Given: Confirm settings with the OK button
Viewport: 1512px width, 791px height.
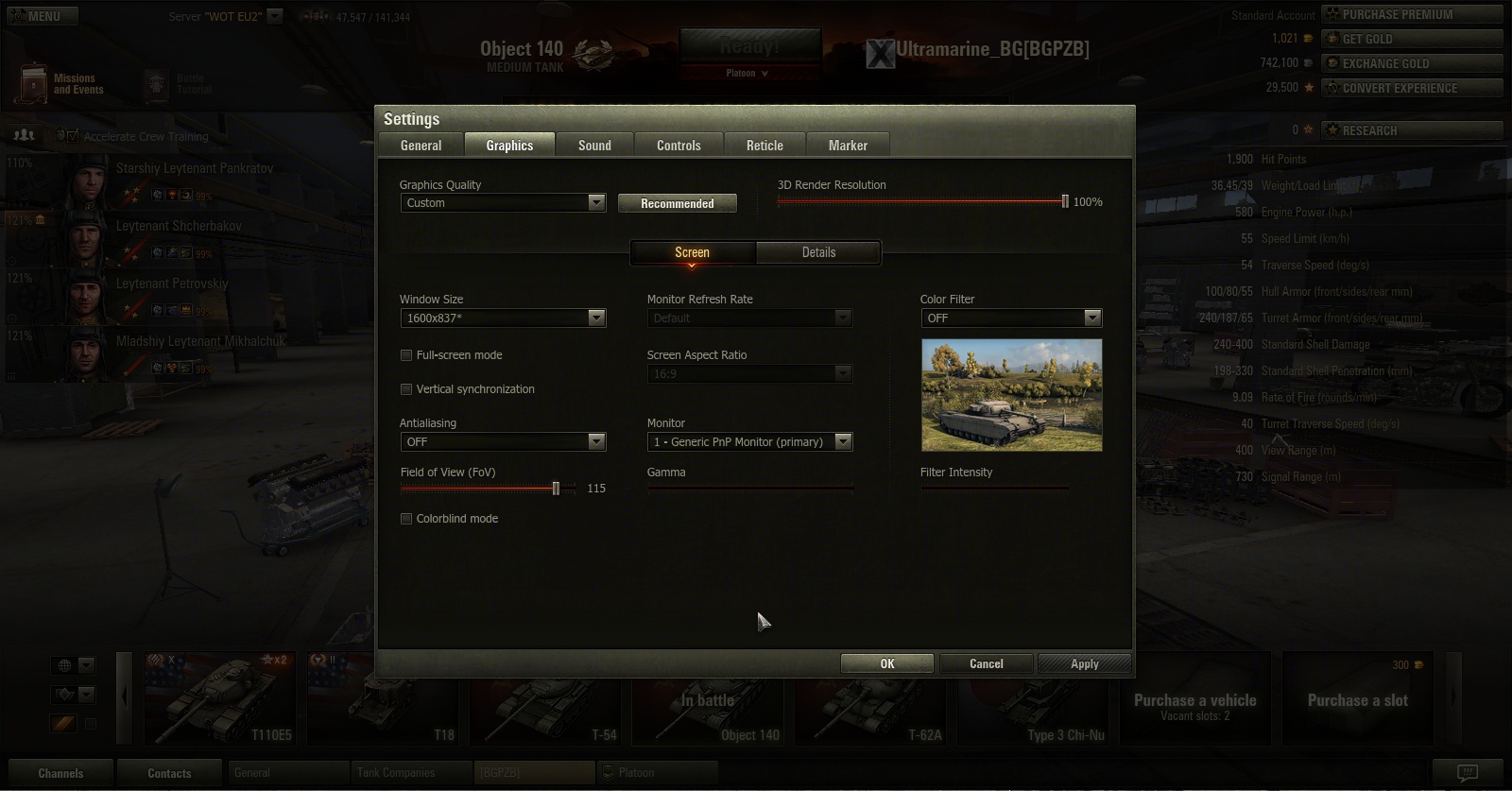Looking at the screenshot, I should [886, 663].
